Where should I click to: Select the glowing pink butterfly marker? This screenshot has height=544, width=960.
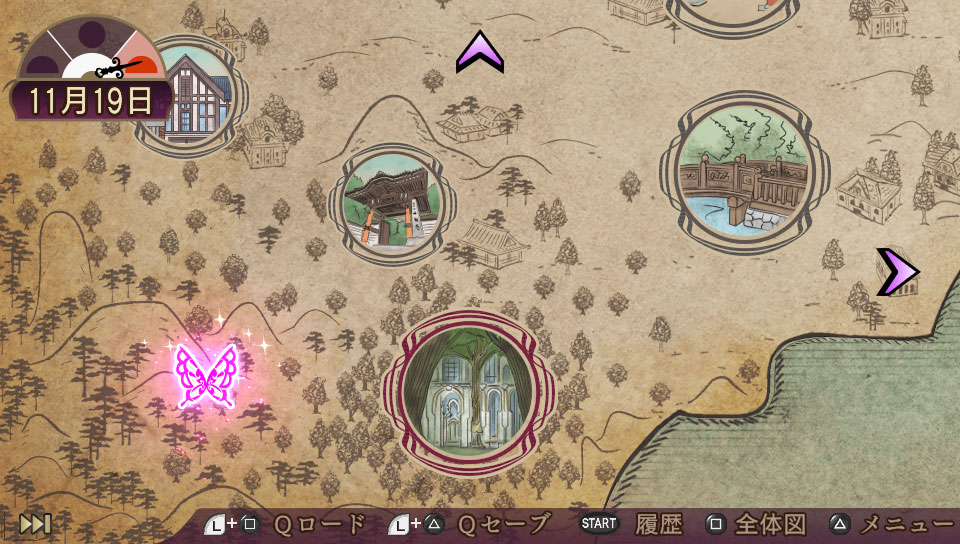pyautogui.click(x=206, y=376)
